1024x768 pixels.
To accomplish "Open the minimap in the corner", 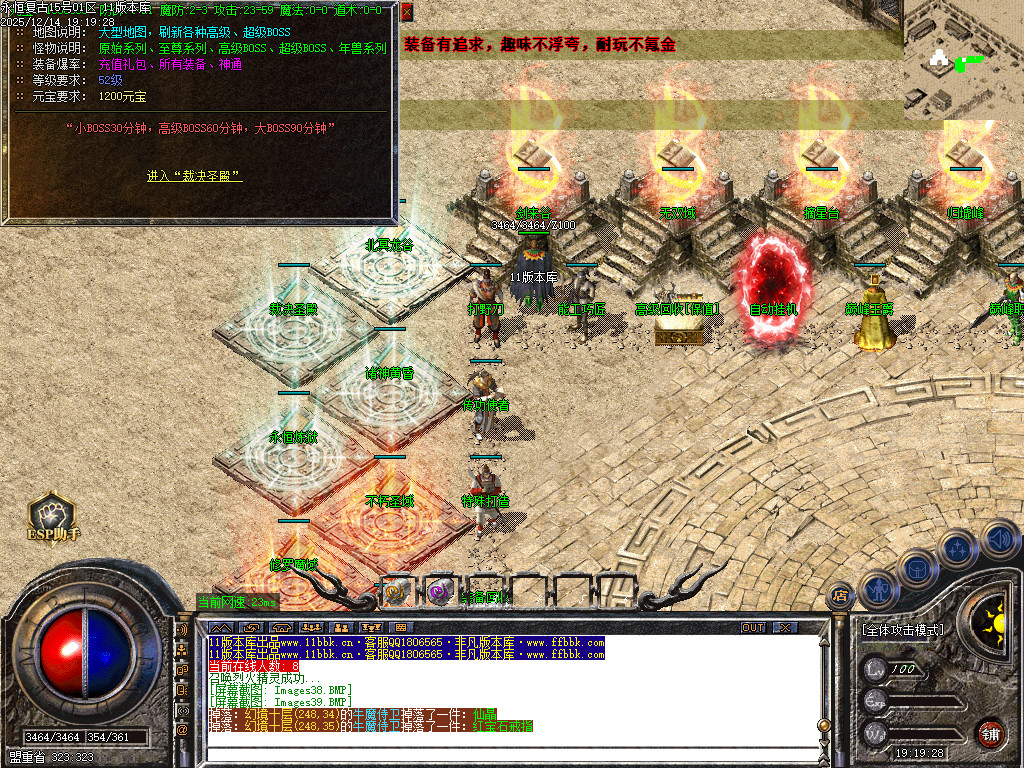I will (x=964, y=60).
